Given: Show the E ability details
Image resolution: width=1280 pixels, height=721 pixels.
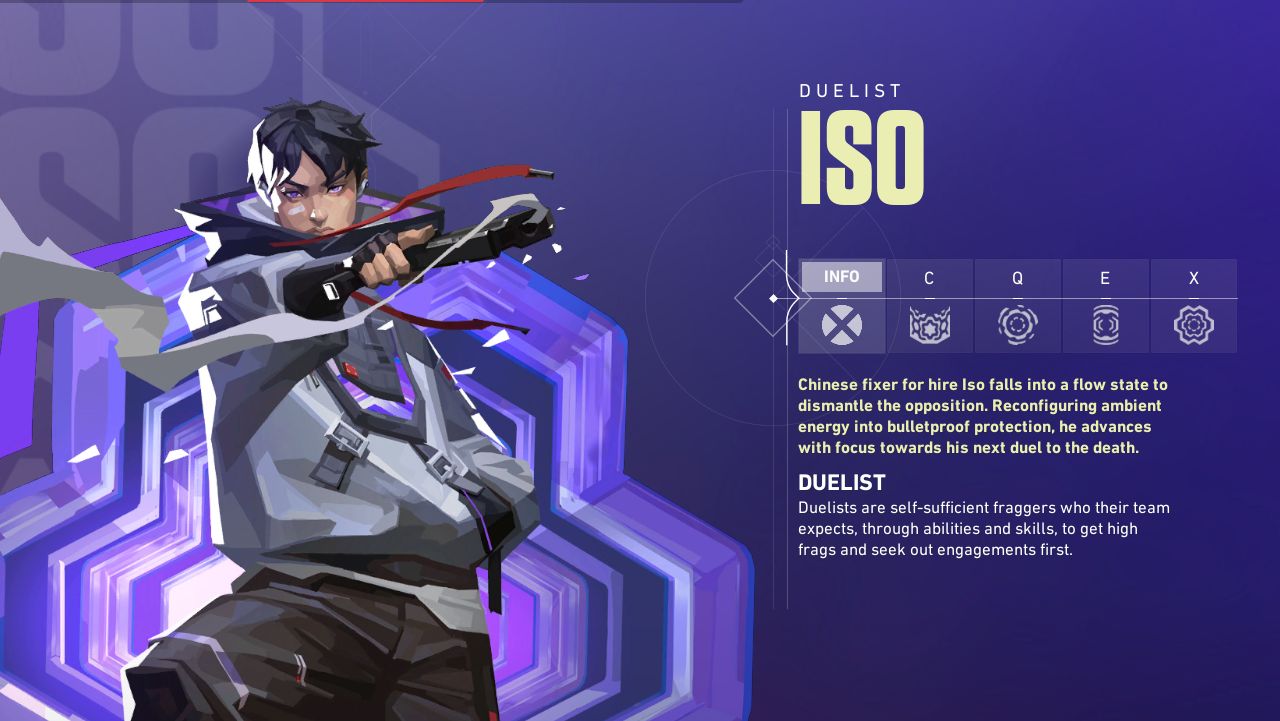Looking at the screenshot, I should click(1105, 306).
